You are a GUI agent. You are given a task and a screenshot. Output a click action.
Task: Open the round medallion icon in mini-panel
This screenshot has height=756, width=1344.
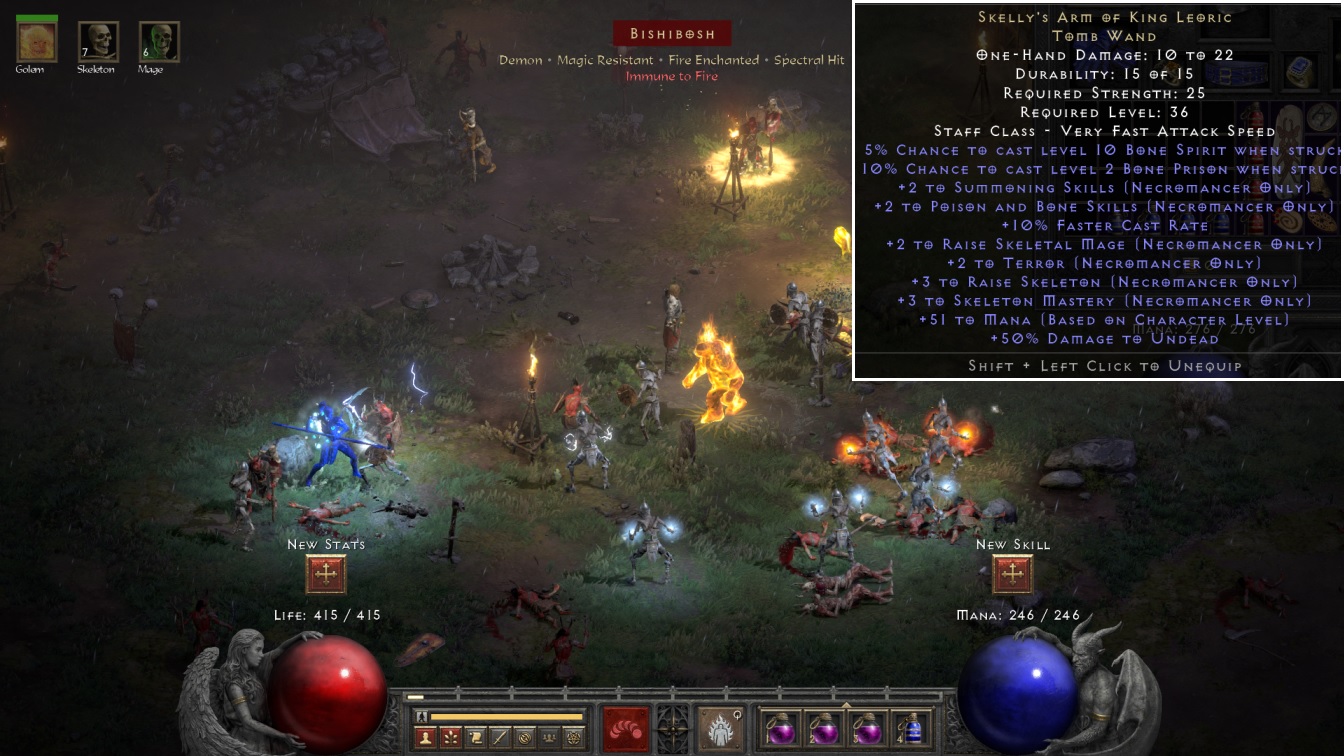click(x=524, y=738)
